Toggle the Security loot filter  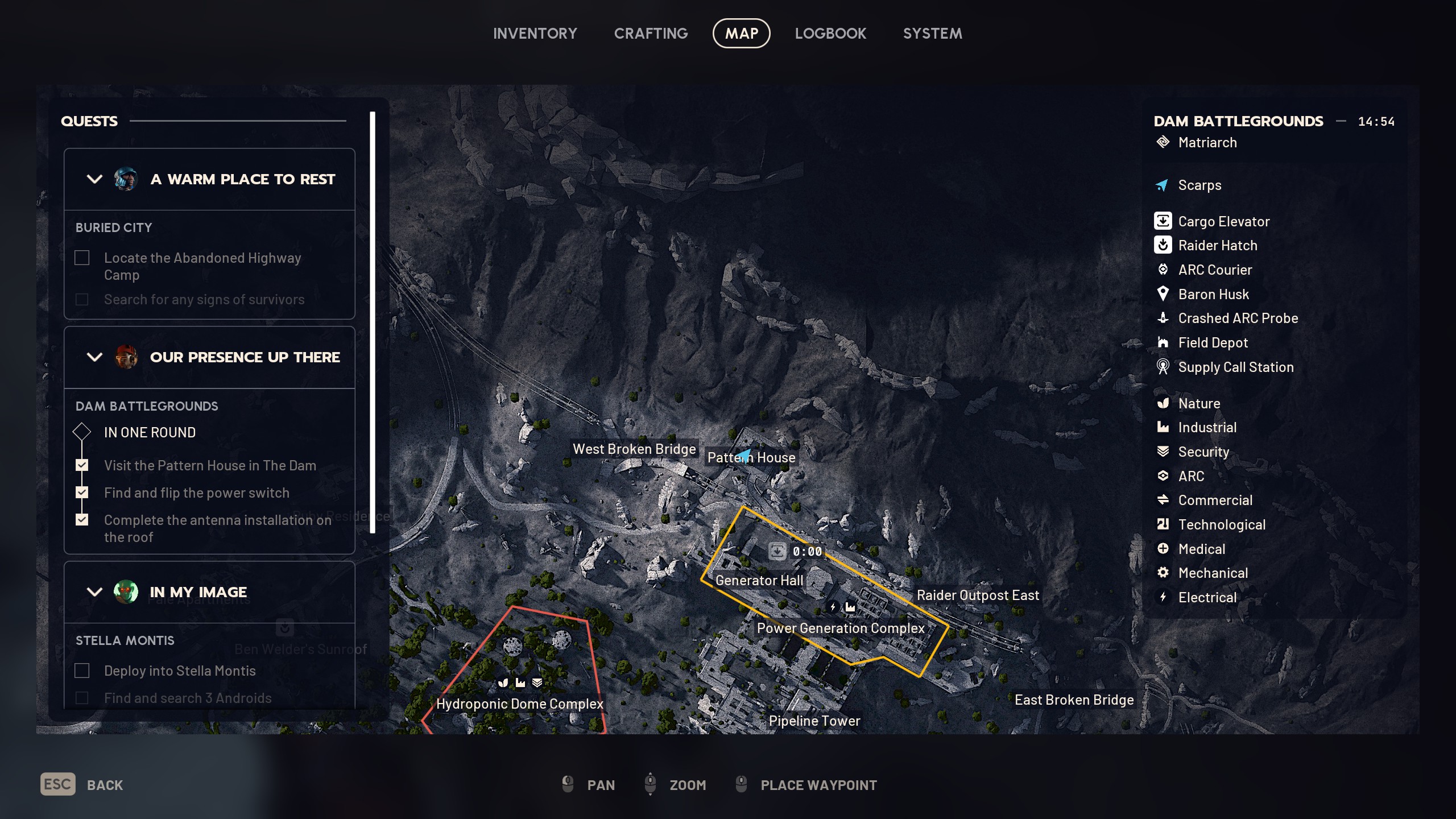[x=1203, y=452]
